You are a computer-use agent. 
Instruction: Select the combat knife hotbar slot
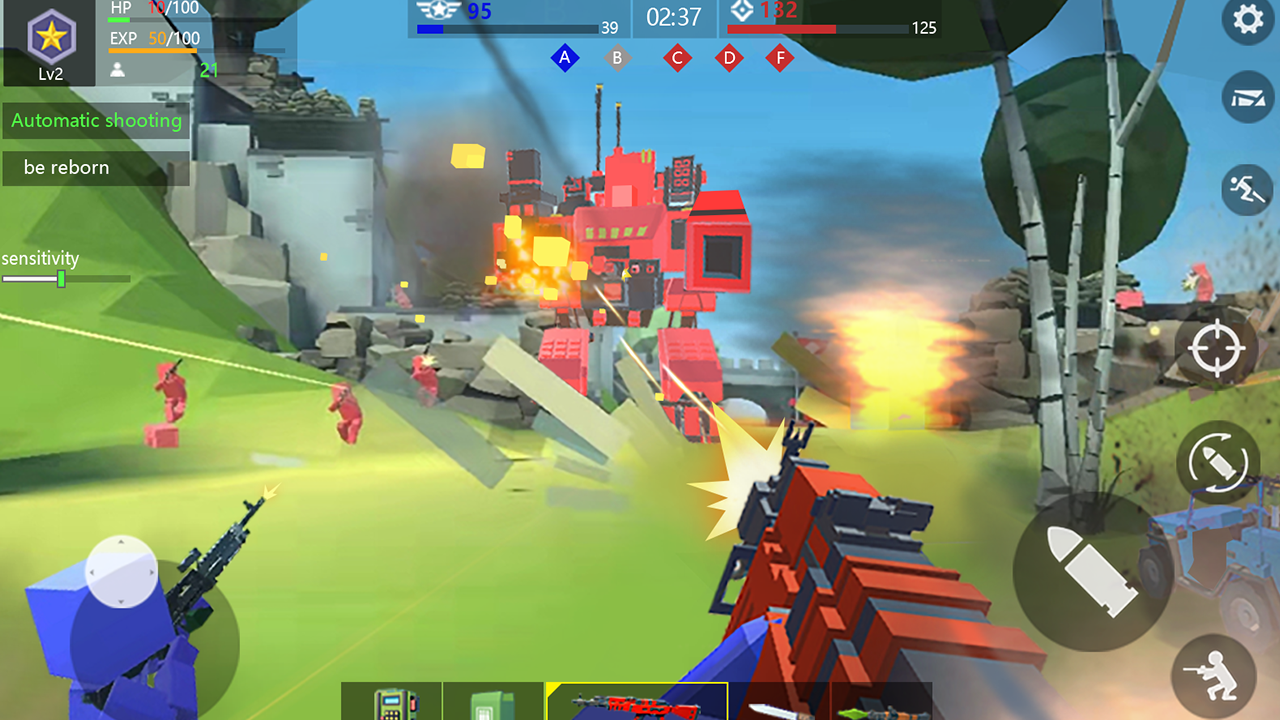[782, 703]
